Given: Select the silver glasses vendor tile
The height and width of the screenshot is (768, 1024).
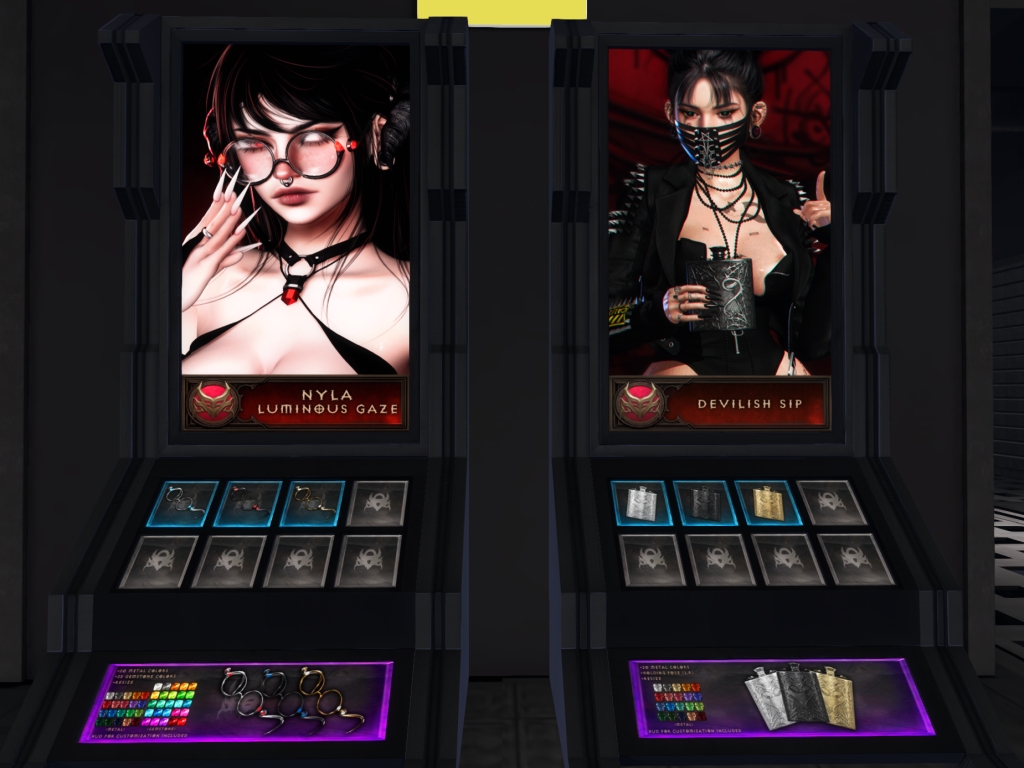Looking at the screenshot, I should pos(185,503).
